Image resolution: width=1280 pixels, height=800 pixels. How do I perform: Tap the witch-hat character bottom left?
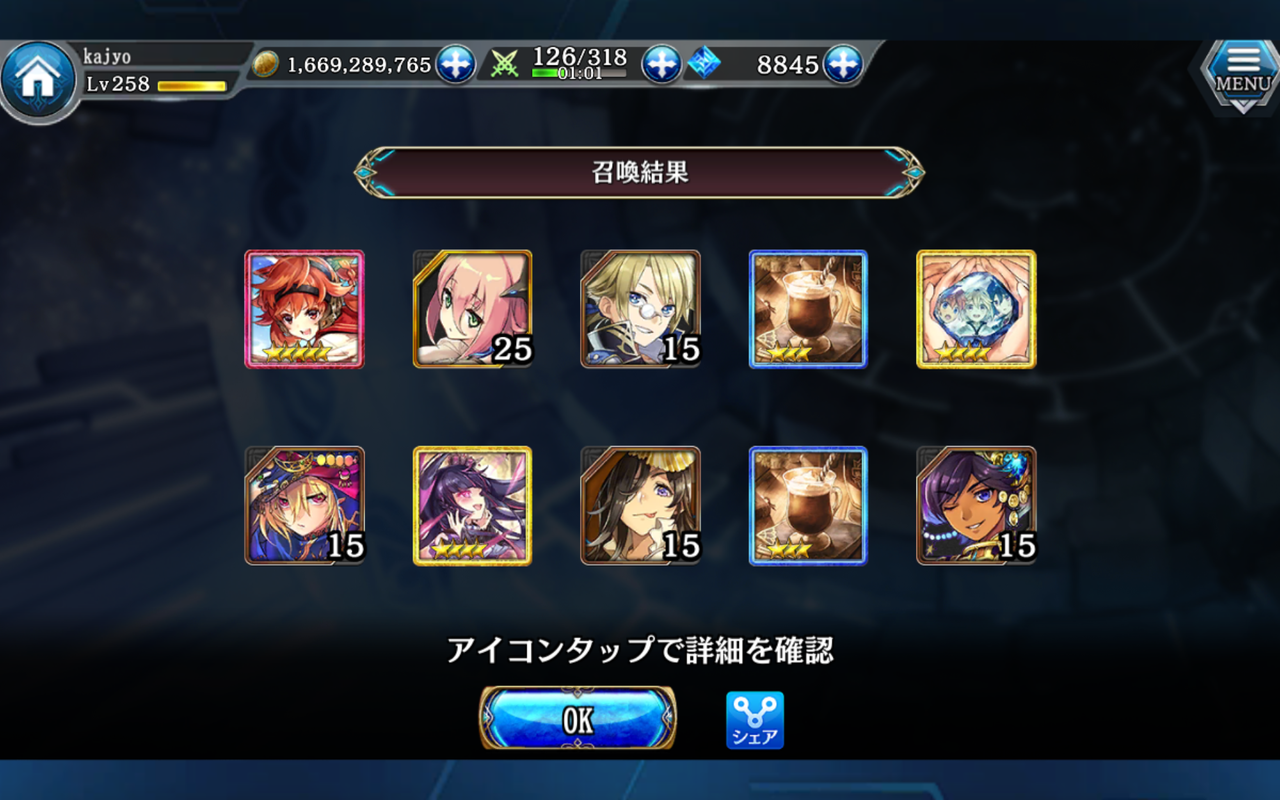click(305, 506)
